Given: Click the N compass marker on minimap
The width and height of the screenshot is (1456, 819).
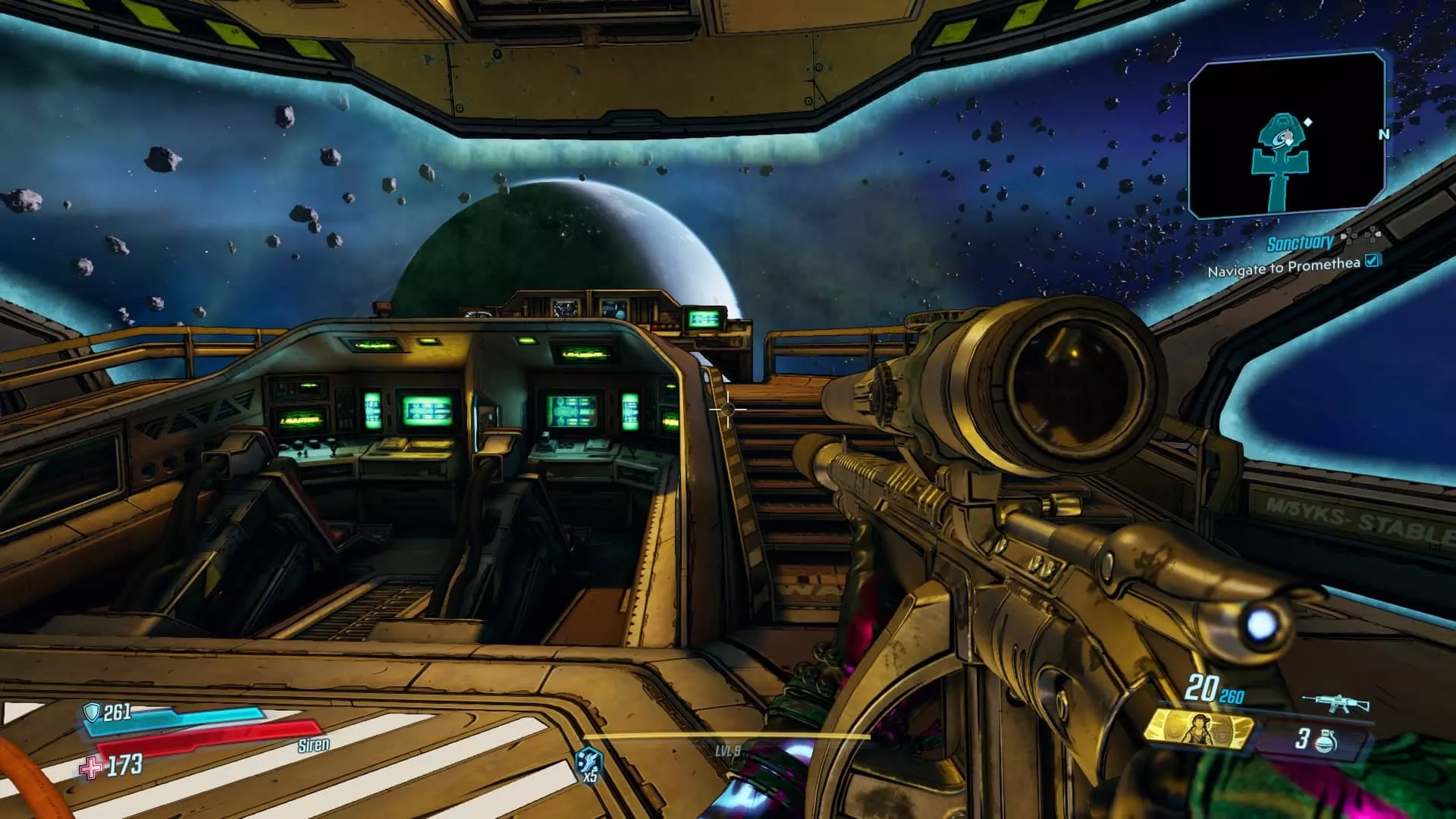Looking at the screenshot, I should point(1385,134).
